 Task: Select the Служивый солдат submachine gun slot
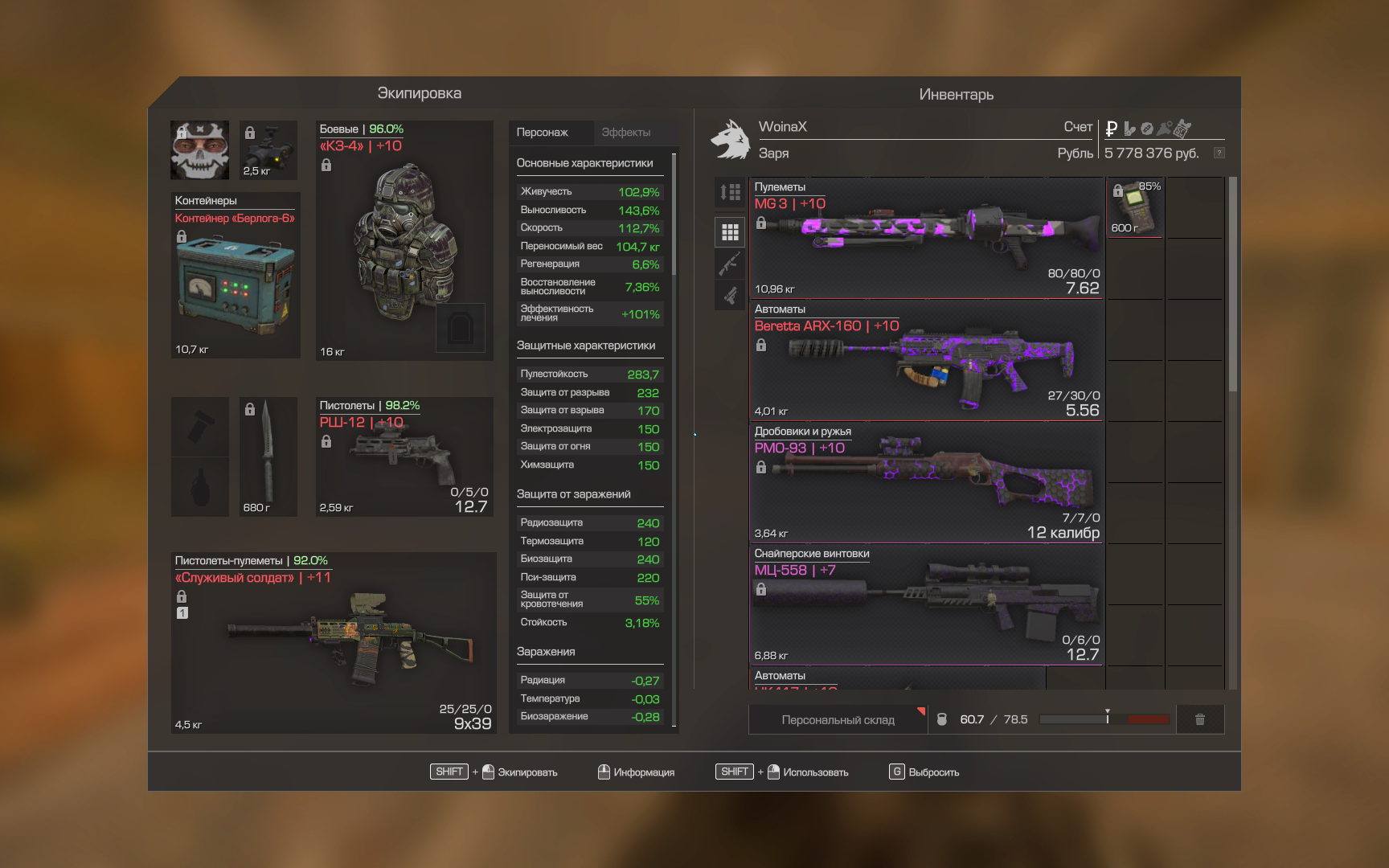coord(334,643)
